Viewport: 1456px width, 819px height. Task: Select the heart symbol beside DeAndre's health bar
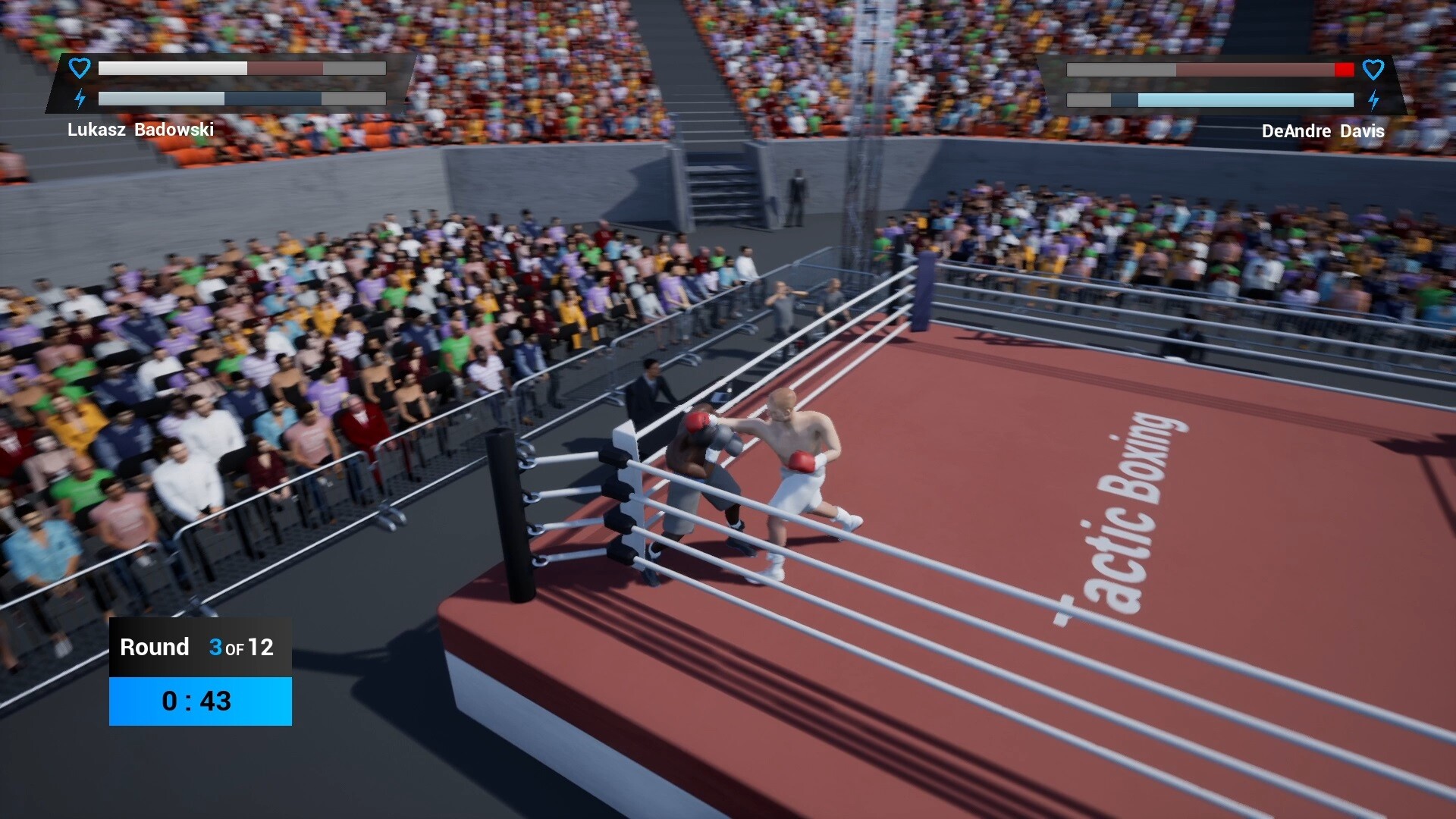(x=1374, y=70)
